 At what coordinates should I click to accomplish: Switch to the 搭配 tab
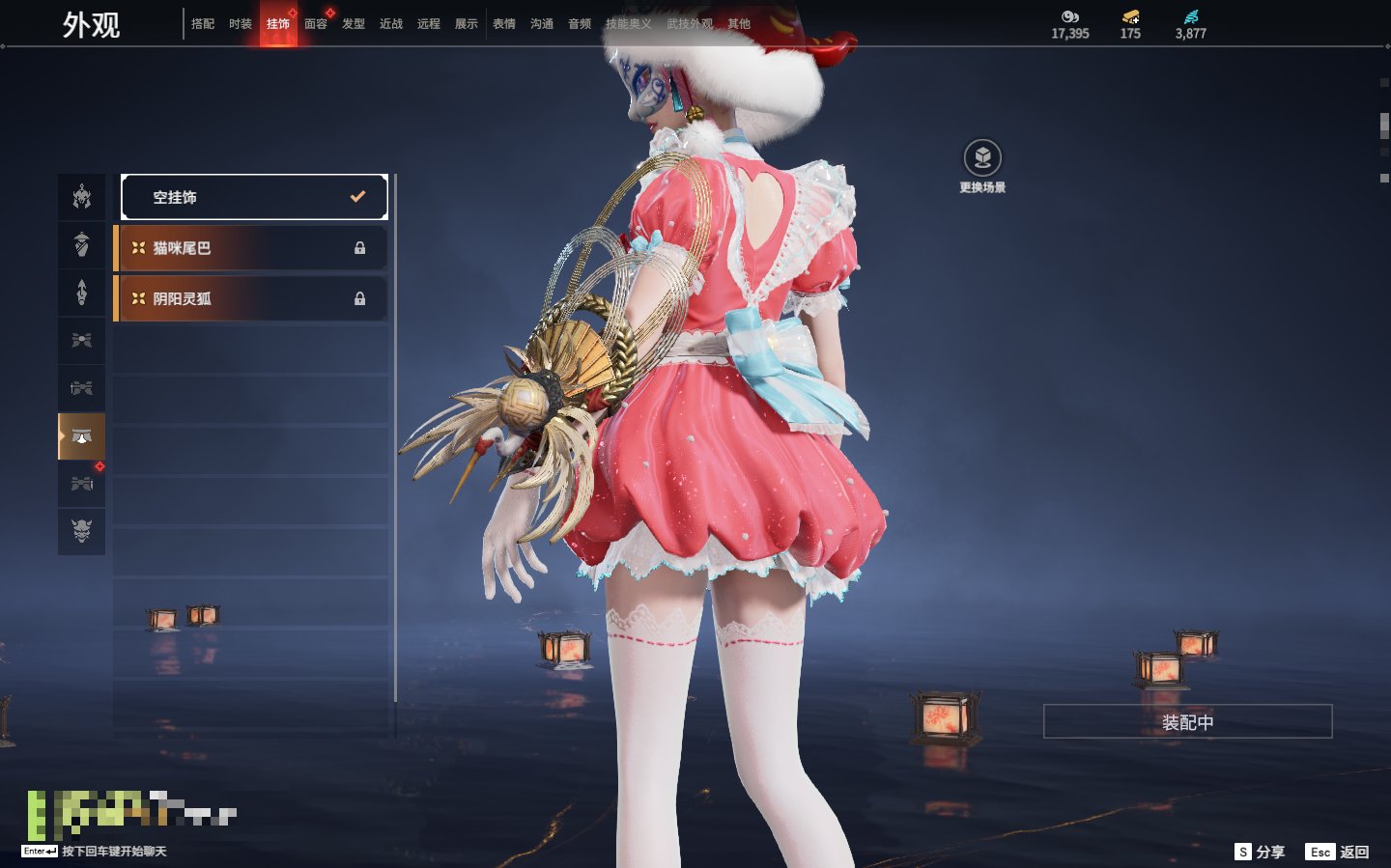203,24
